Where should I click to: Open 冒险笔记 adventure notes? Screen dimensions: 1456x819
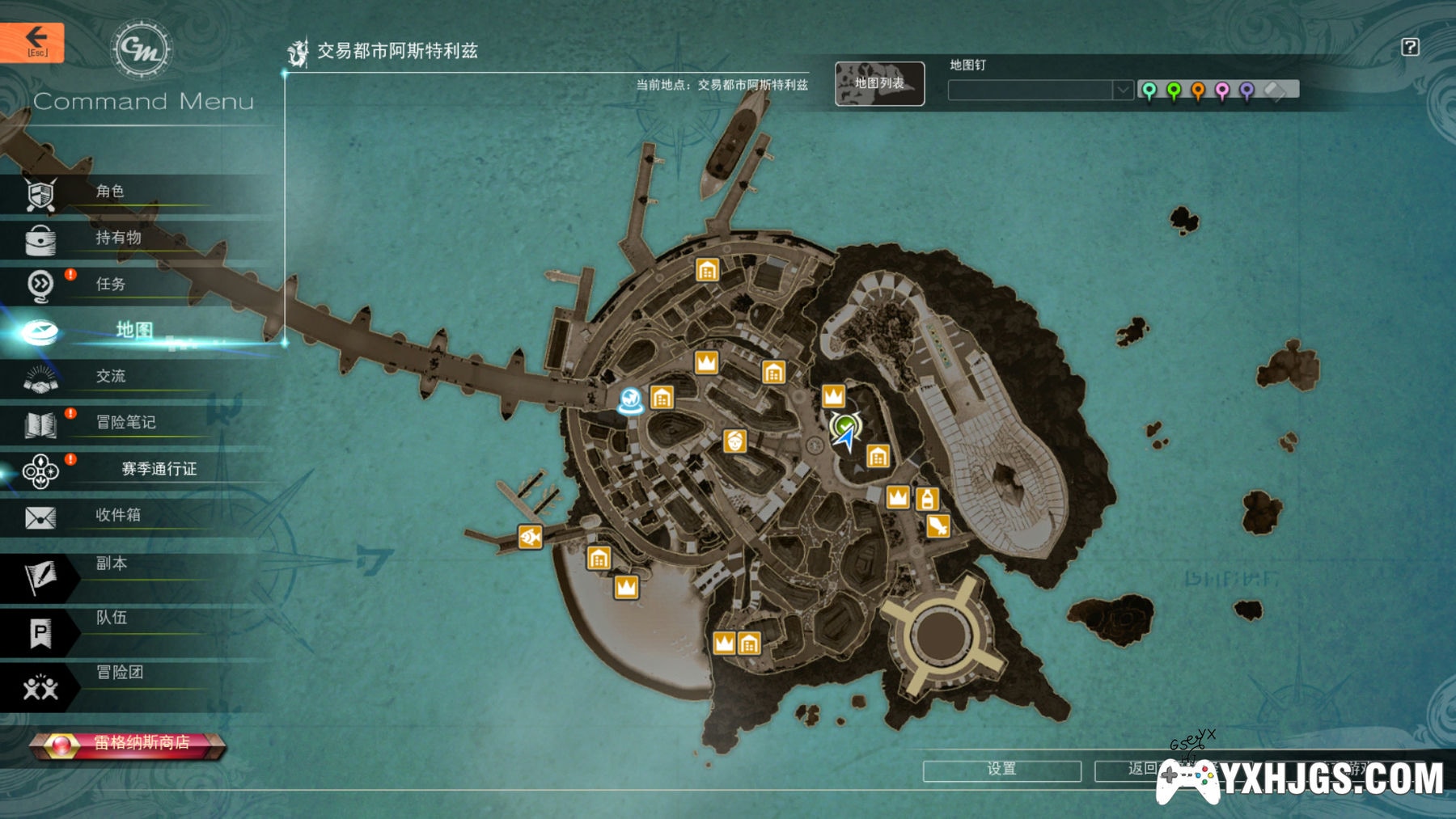click(125, 422)
